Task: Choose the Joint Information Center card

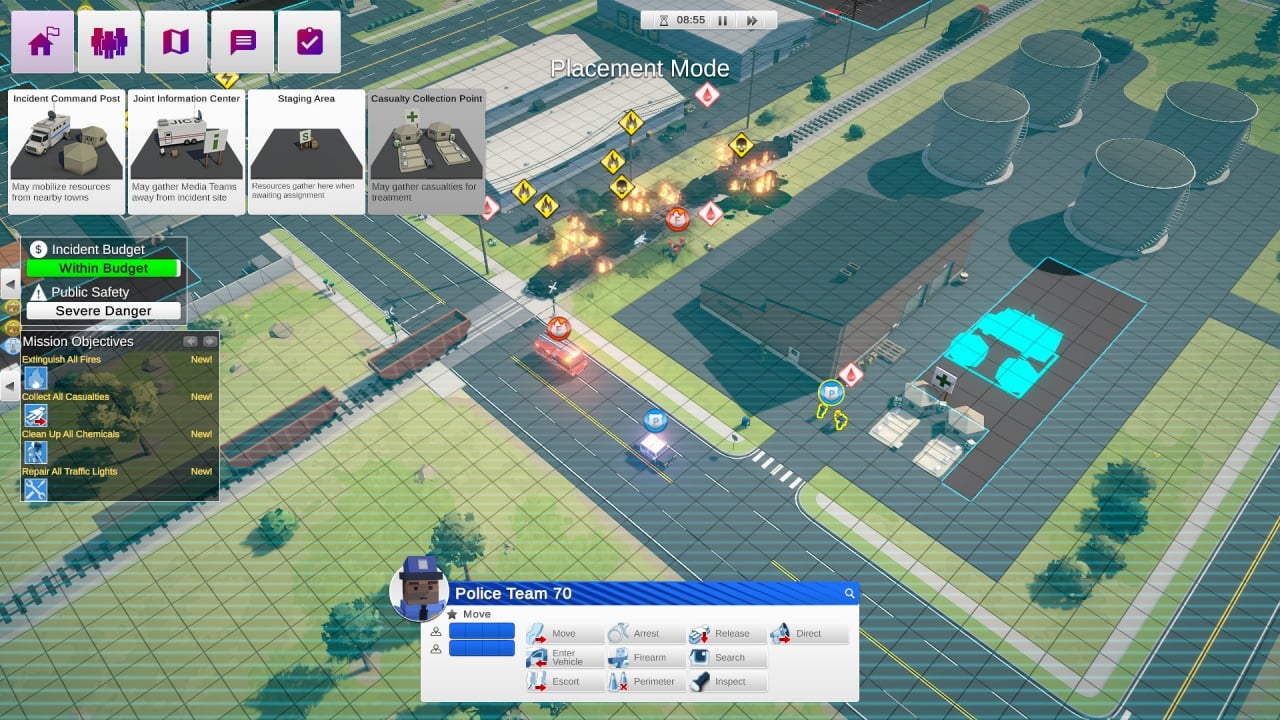Action: (x=187, y=151)
